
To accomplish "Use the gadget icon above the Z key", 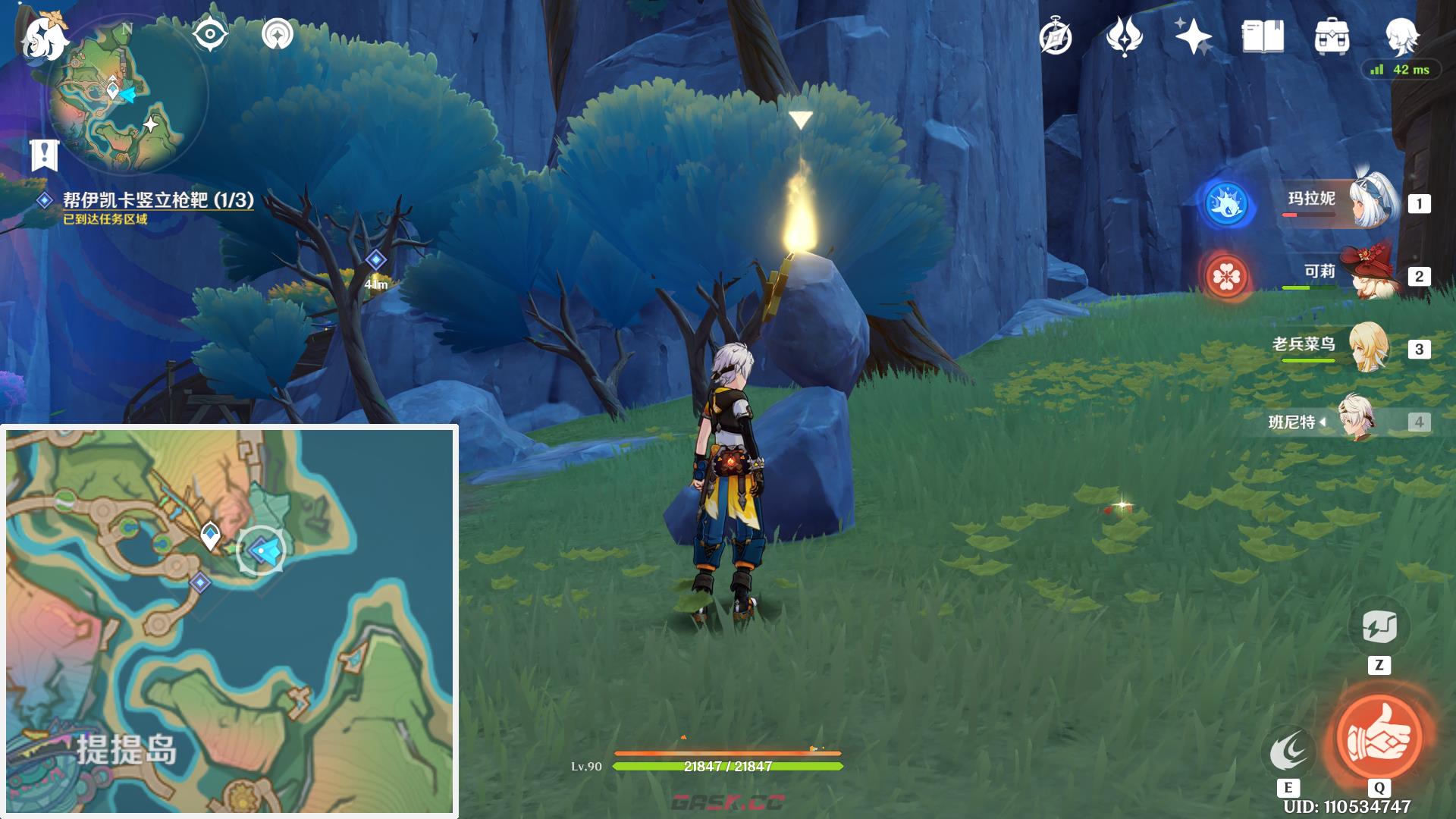I will (x=1379, y=627).
